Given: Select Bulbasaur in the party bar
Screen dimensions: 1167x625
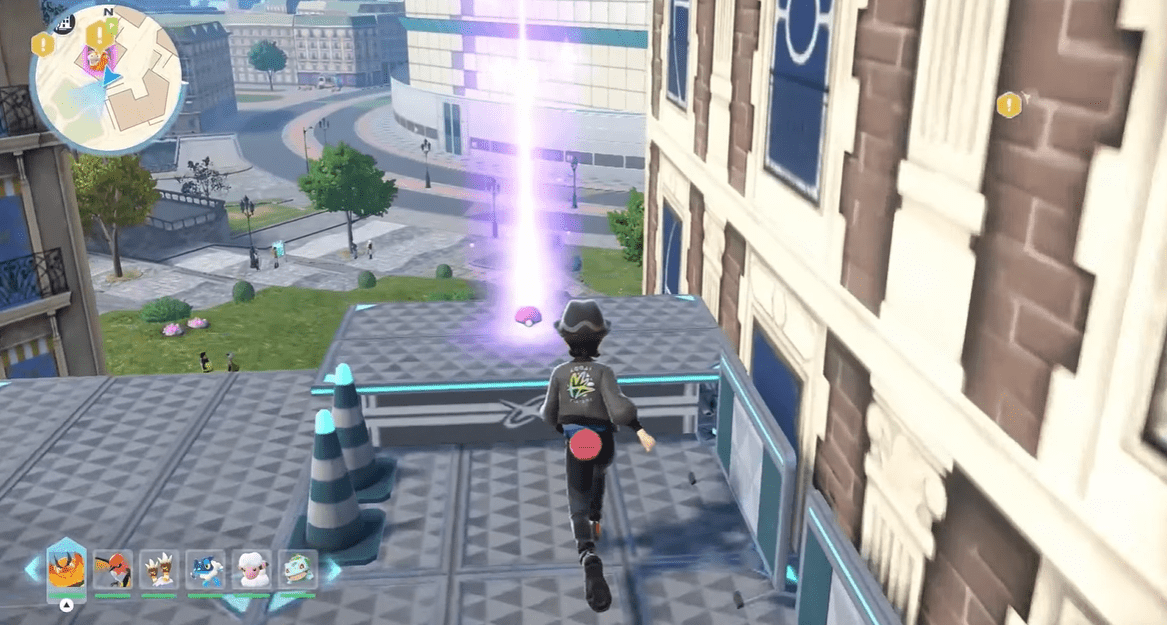Looking at the screenshot, I should tap(297, 570).
